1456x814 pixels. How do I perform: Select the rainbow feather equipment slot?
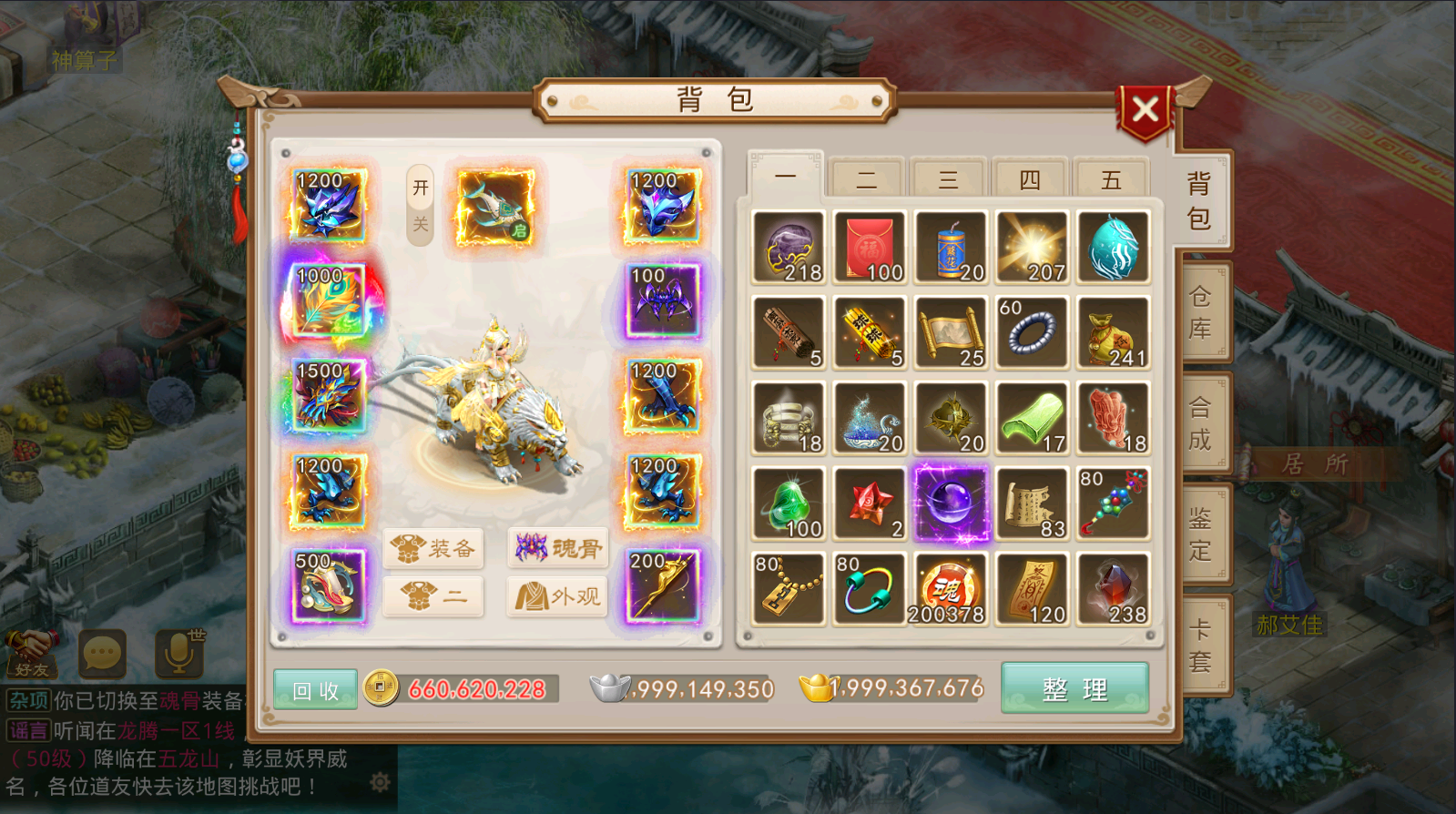(x=328, y=300)
